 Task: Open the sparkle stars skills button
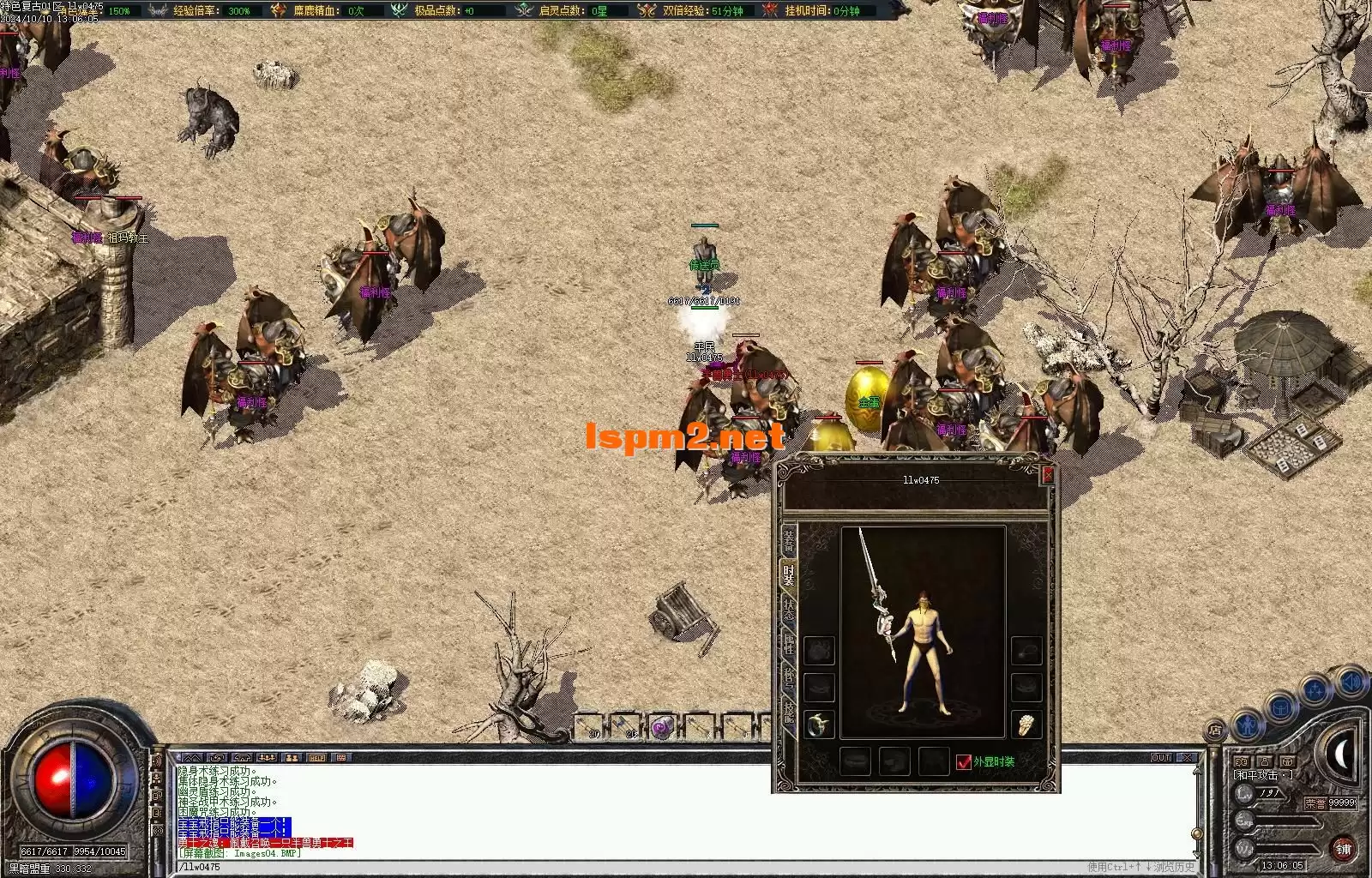(1315, 689)
